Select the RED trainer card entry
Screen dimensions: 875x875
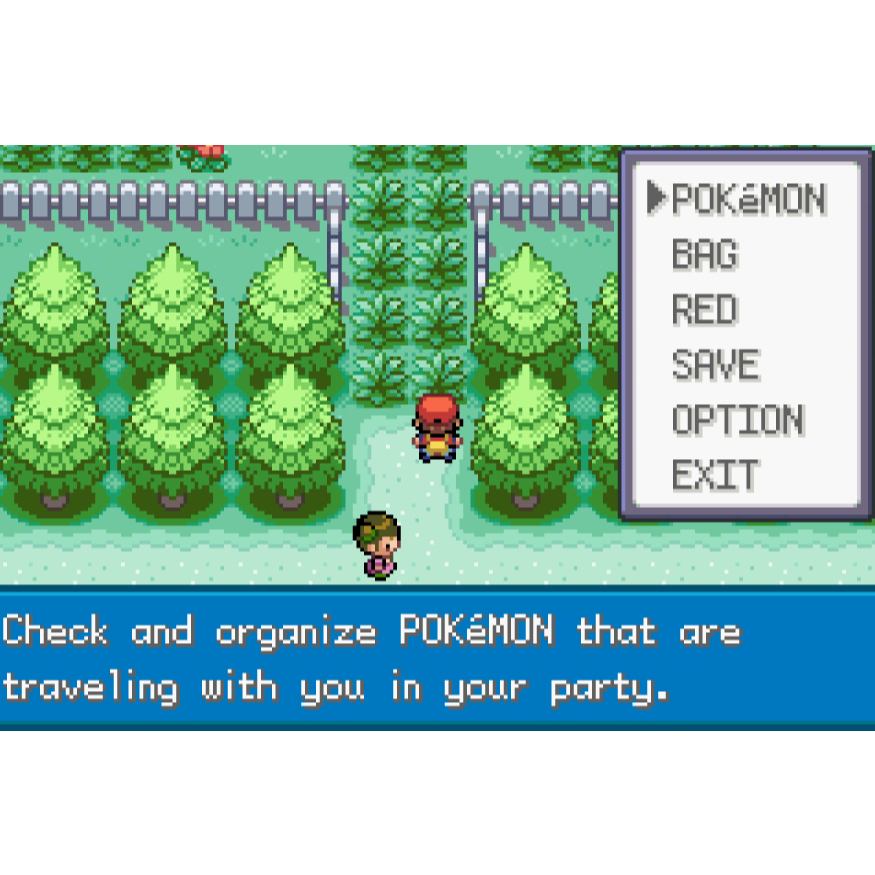click(x=705, y=310)
